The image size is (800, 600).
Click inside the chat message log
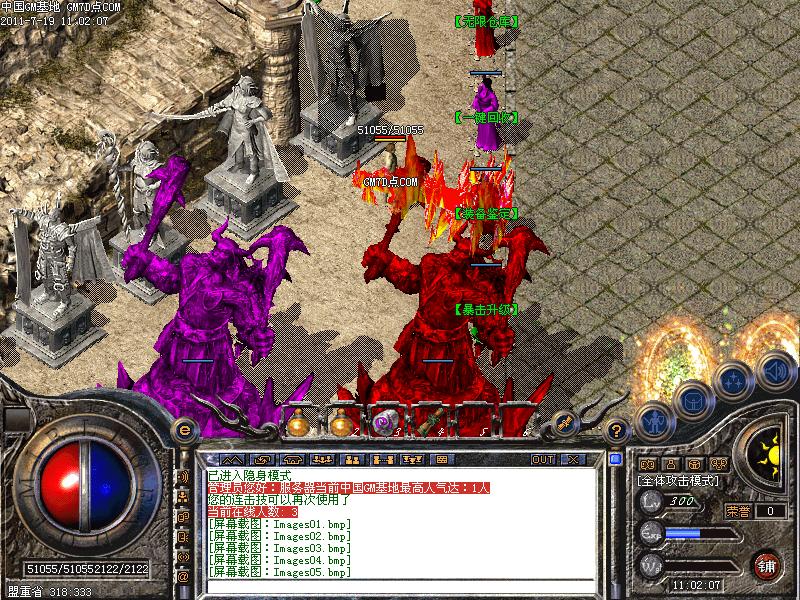pyautogui.click(x=400, y=530)
